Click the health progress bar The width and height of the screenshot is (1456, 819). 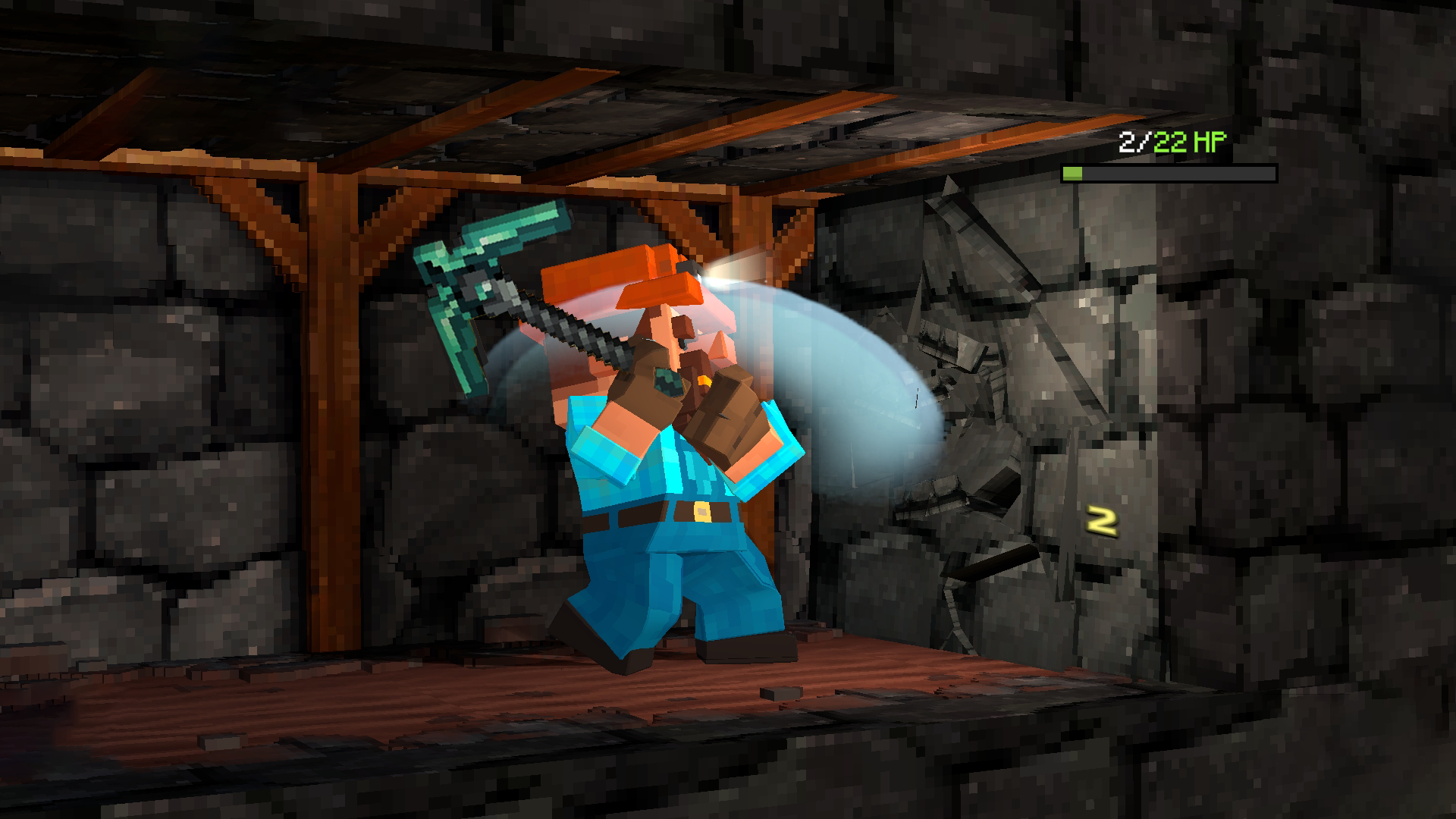click(1168, 173)
